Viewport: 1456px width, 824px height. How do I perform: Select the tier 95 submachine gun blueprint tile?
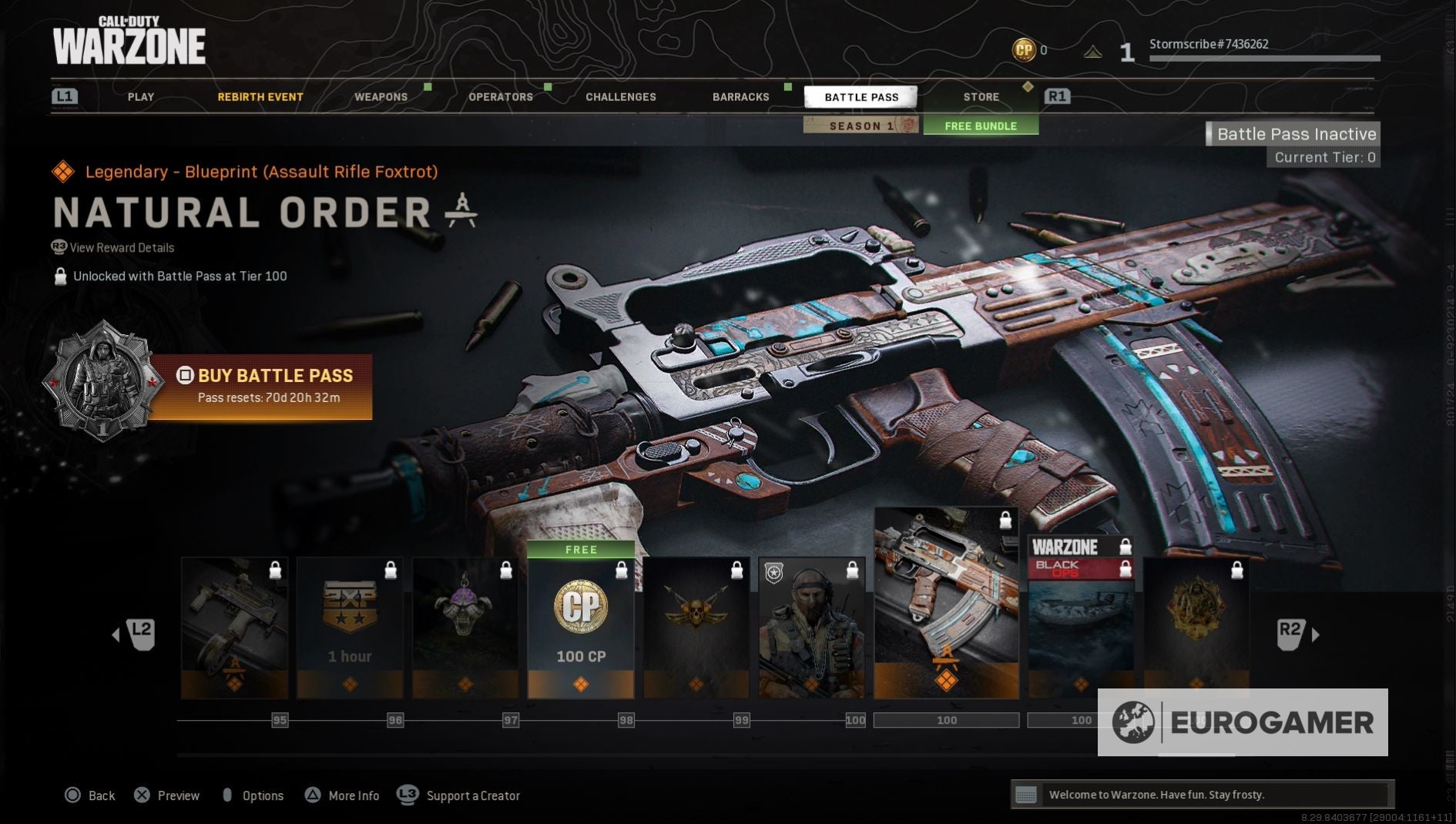(234, 627)
